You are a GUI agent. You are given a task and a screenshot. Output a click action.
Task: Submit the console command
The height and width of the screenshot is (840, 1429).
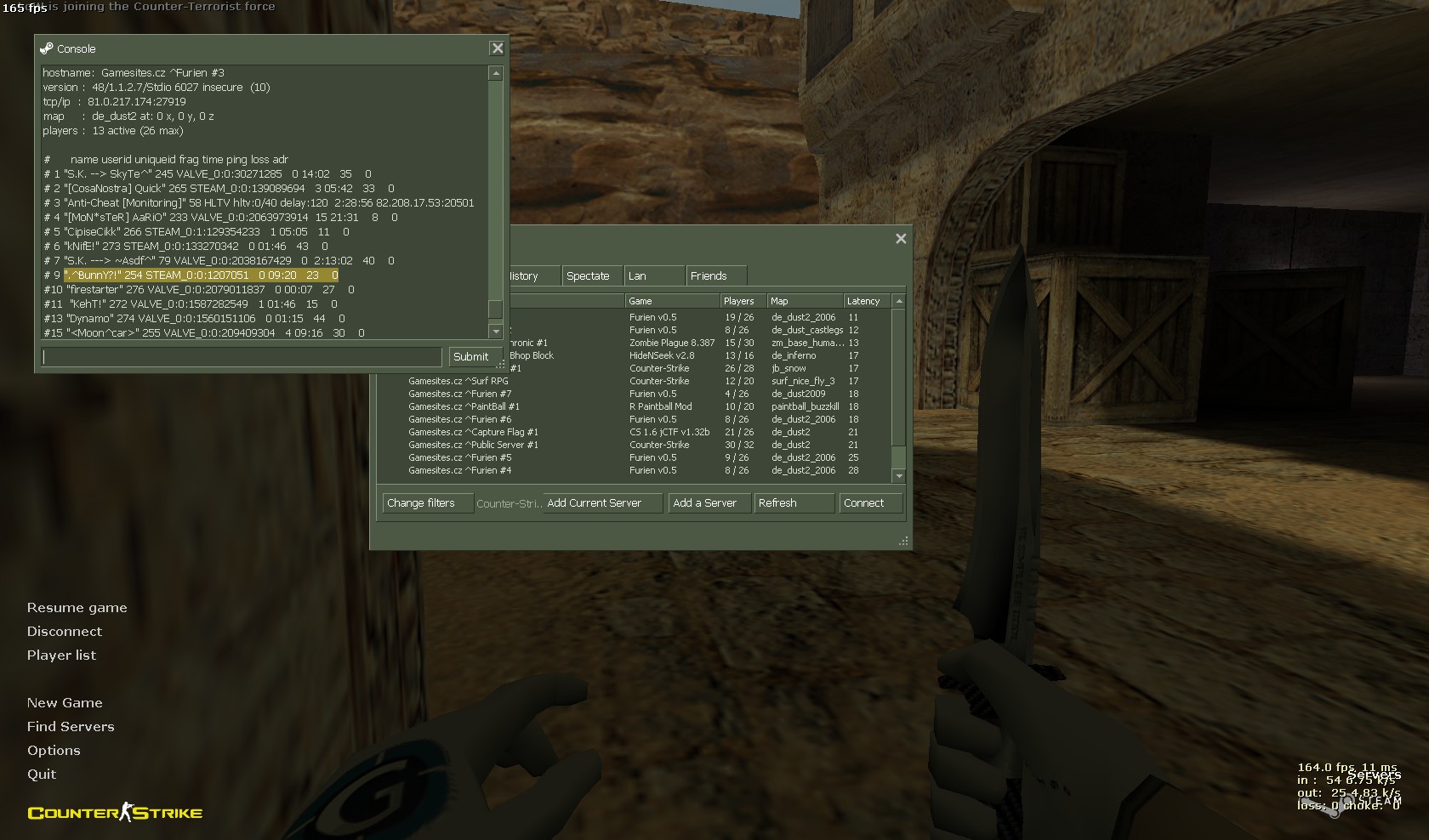coord(470,357)
